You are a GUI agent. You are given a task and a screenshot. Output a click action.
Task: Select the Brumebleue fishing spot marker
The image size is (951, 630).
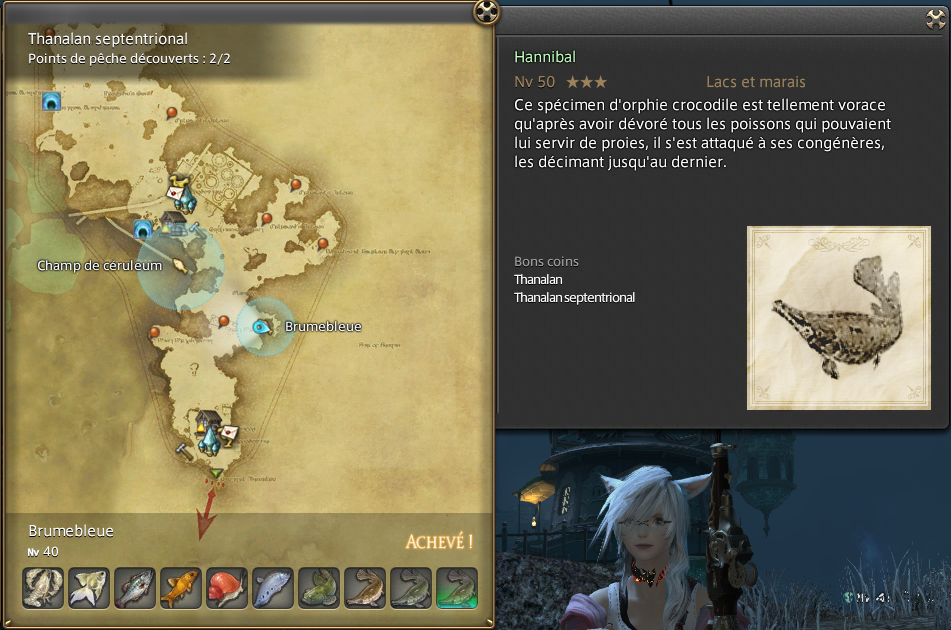tap(263, 326)
